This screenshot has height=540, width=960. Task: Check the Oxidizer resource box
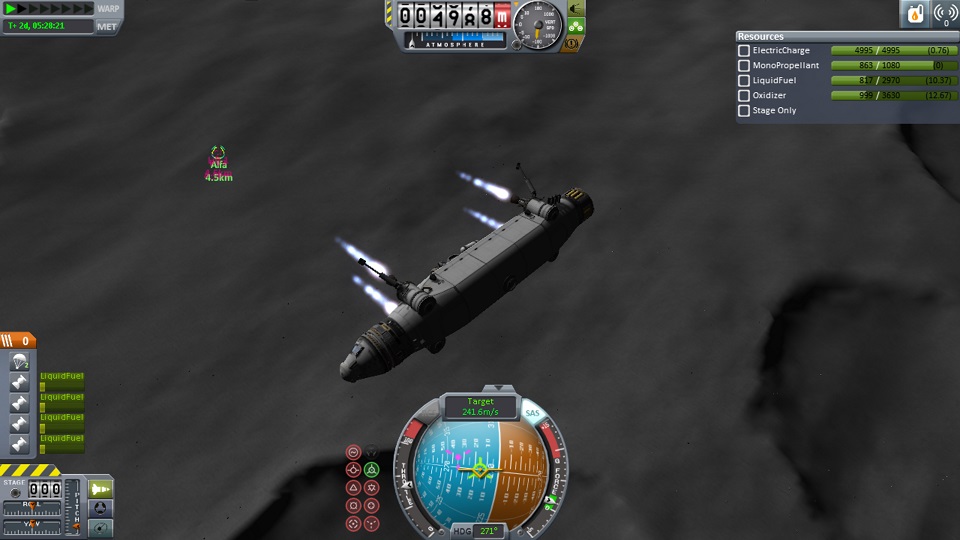pyautogui.click(x=744, y=96)
